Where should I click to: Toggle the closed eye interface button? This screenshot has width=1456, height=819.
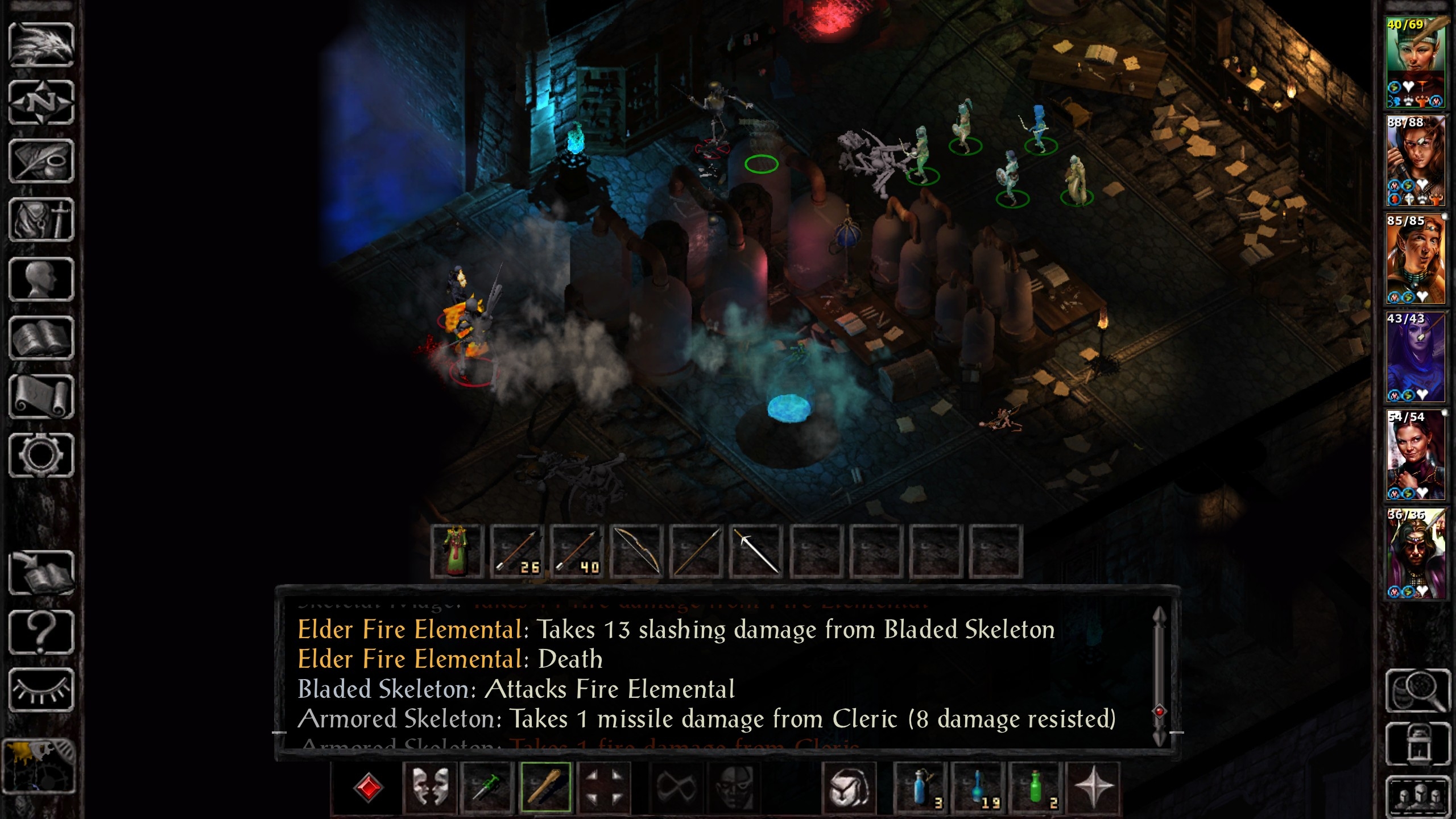click(41, 690)
